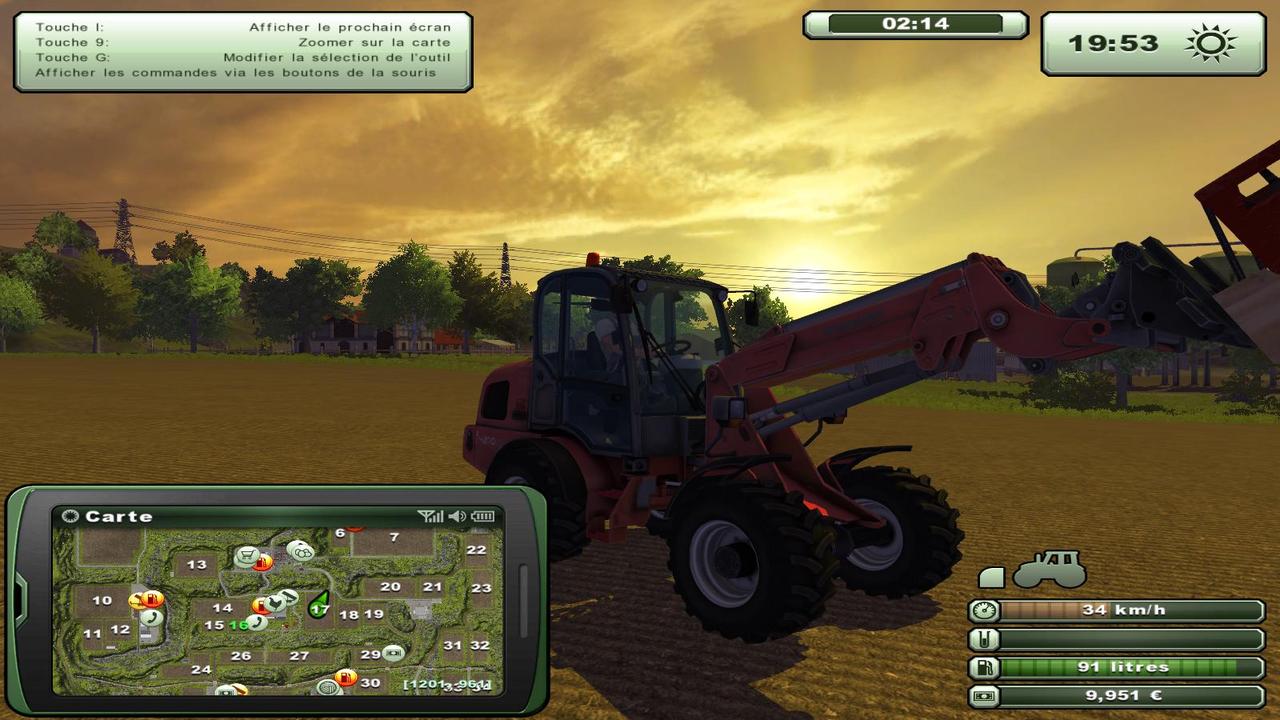This screenshot has height=720, width=1280.
Task: Select the fuel pump marker beside field 10
Action: pos(152,600)
